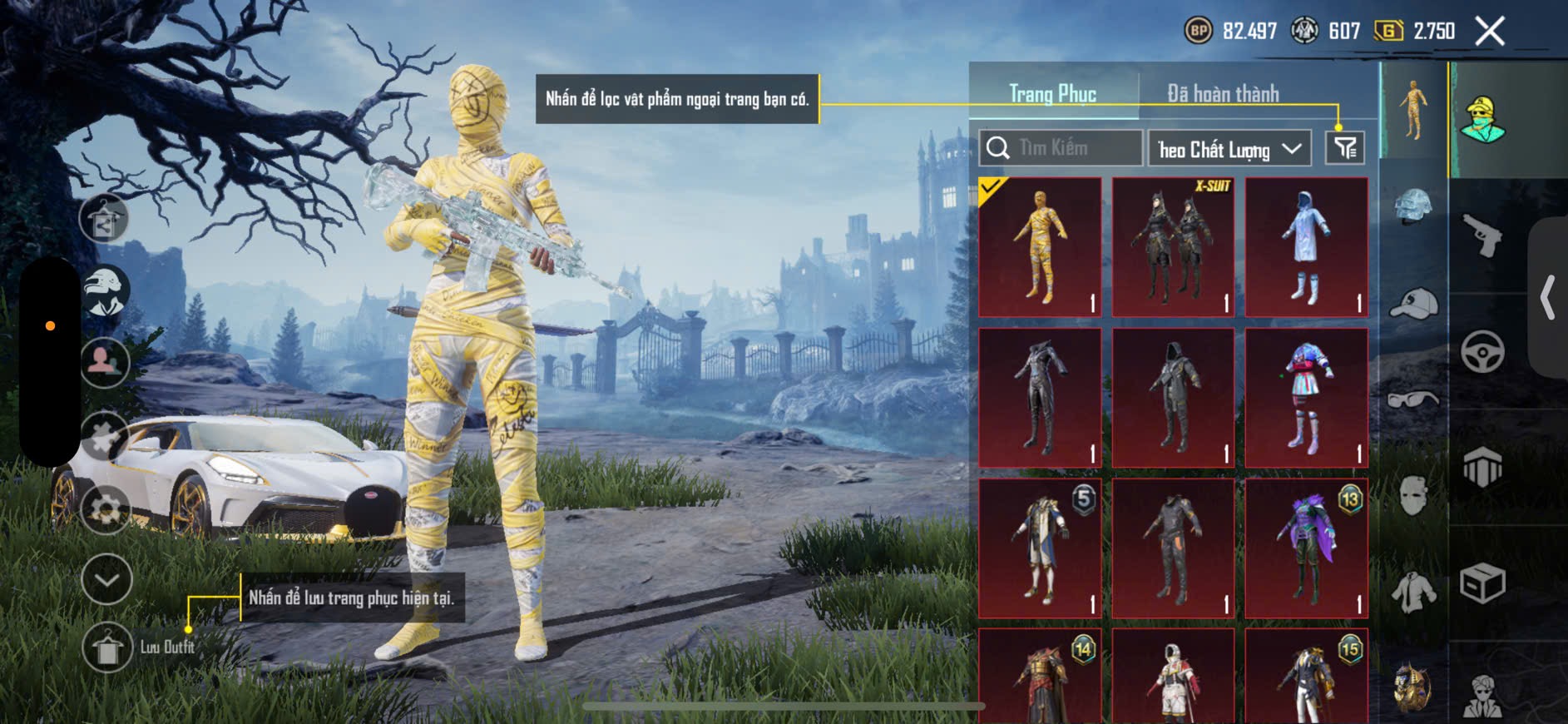The image size is (1568, 724).
Task: Pick the pink and blue dress outfit
Action: (x=1306, y=398)
